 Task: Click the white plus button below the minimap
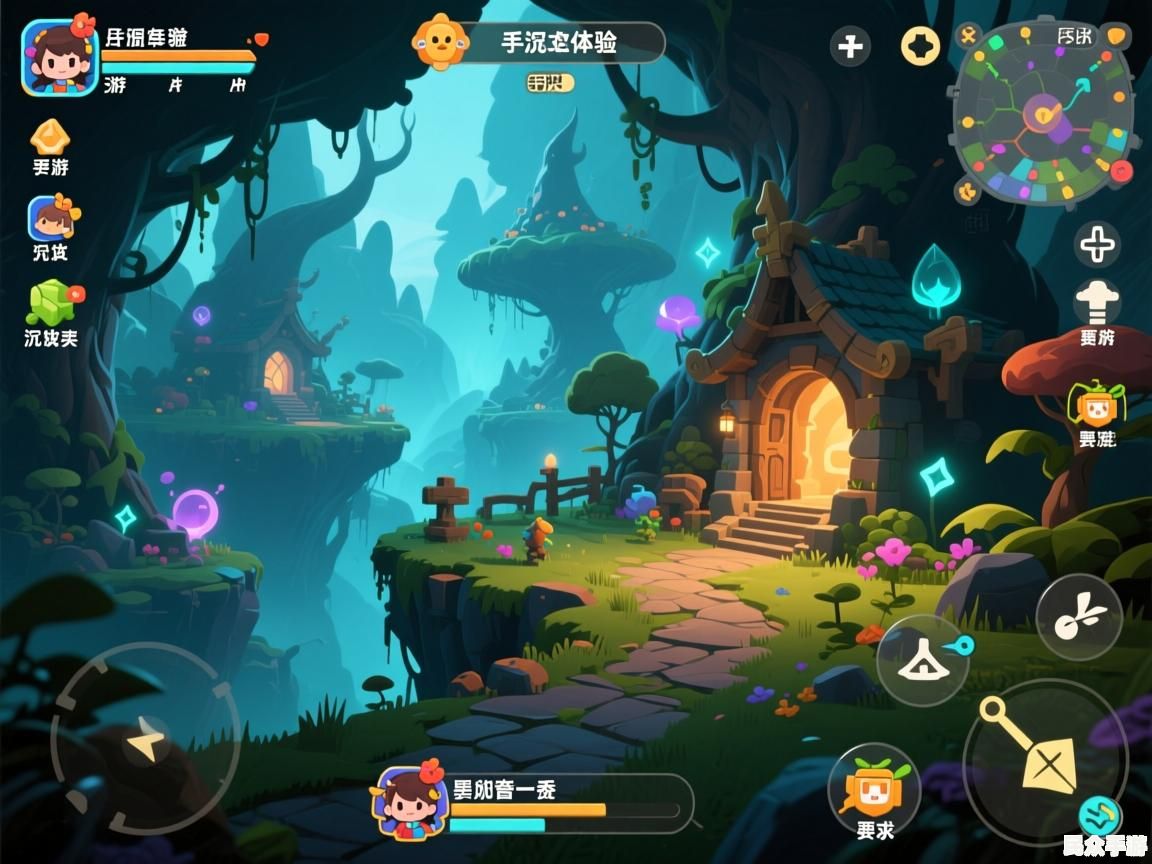pyautogui.click(x=1097, y=244)
